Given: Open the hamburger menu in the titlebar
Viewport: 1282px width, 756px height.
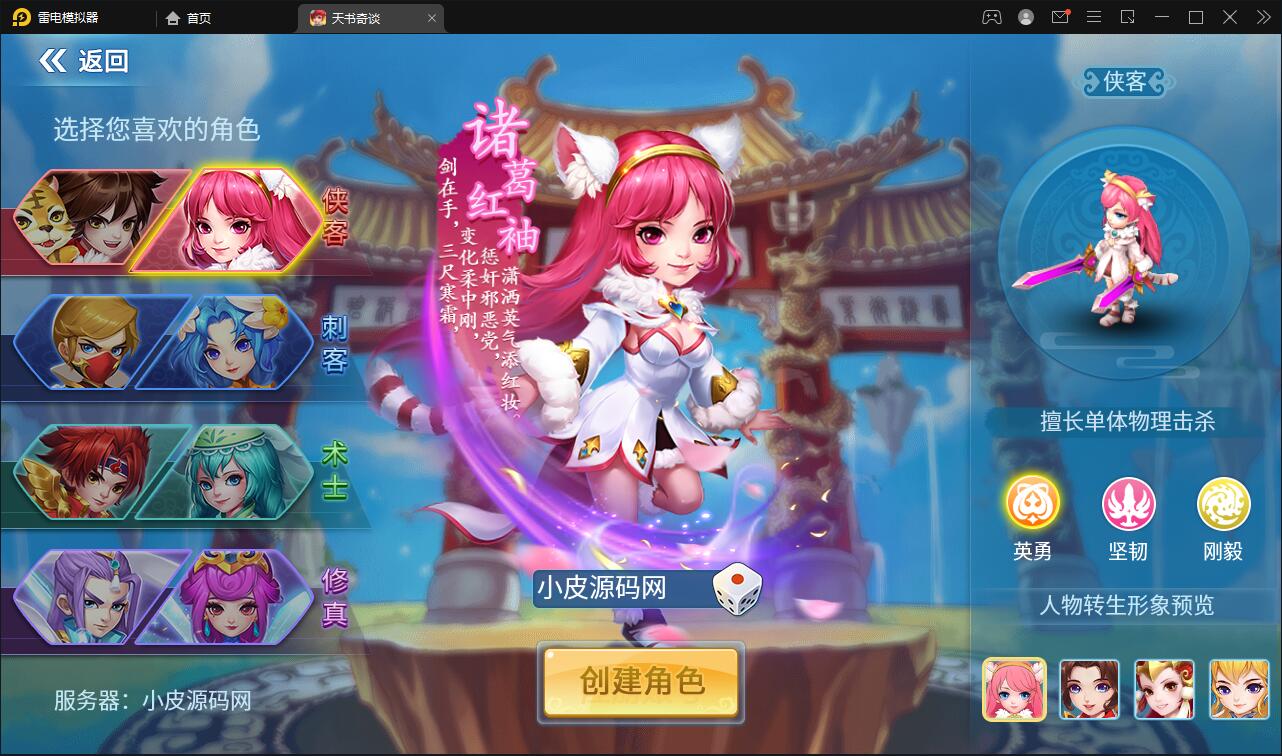Looking at the screenshot, I should pos(1094,17).
